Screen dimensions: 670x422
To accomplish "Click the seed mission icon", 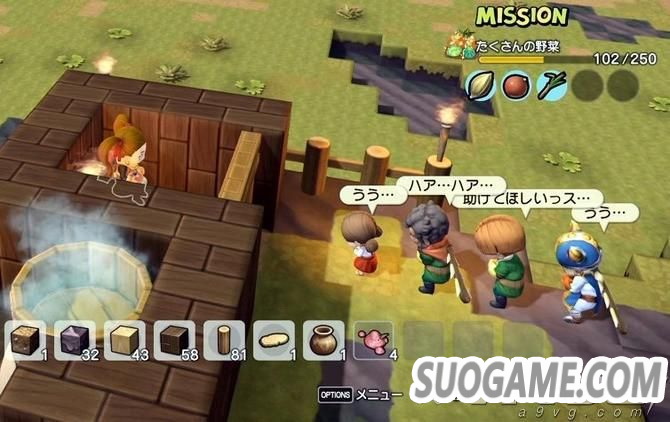I will [480, 86].
